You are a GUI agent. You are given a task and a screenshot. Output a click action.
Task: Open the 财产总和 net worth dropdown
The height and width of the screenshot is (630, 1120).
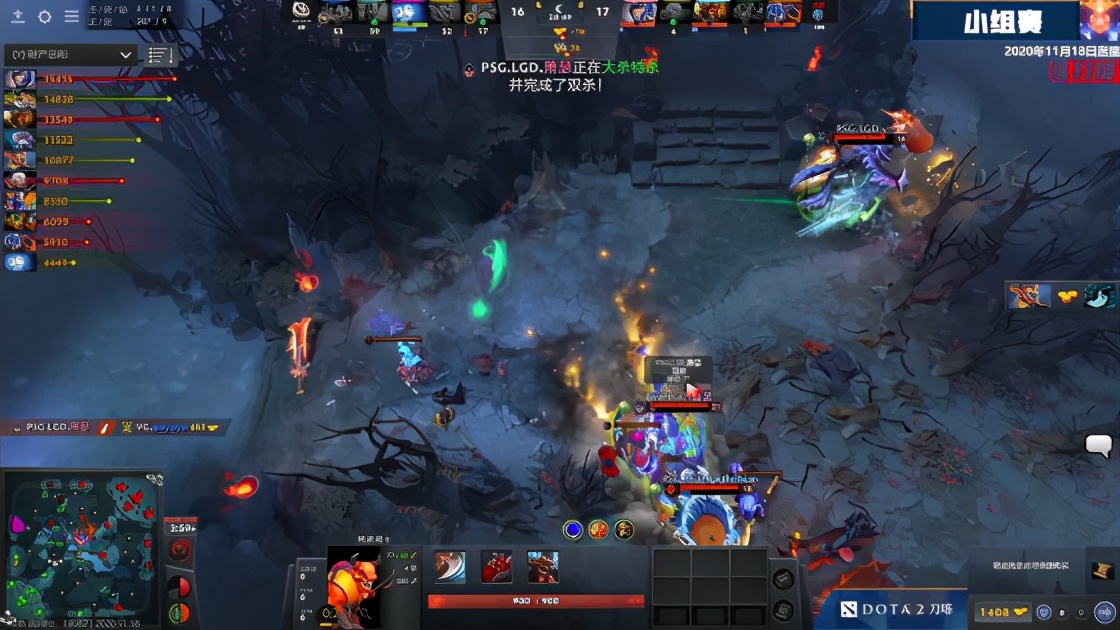tap(68, 55)
